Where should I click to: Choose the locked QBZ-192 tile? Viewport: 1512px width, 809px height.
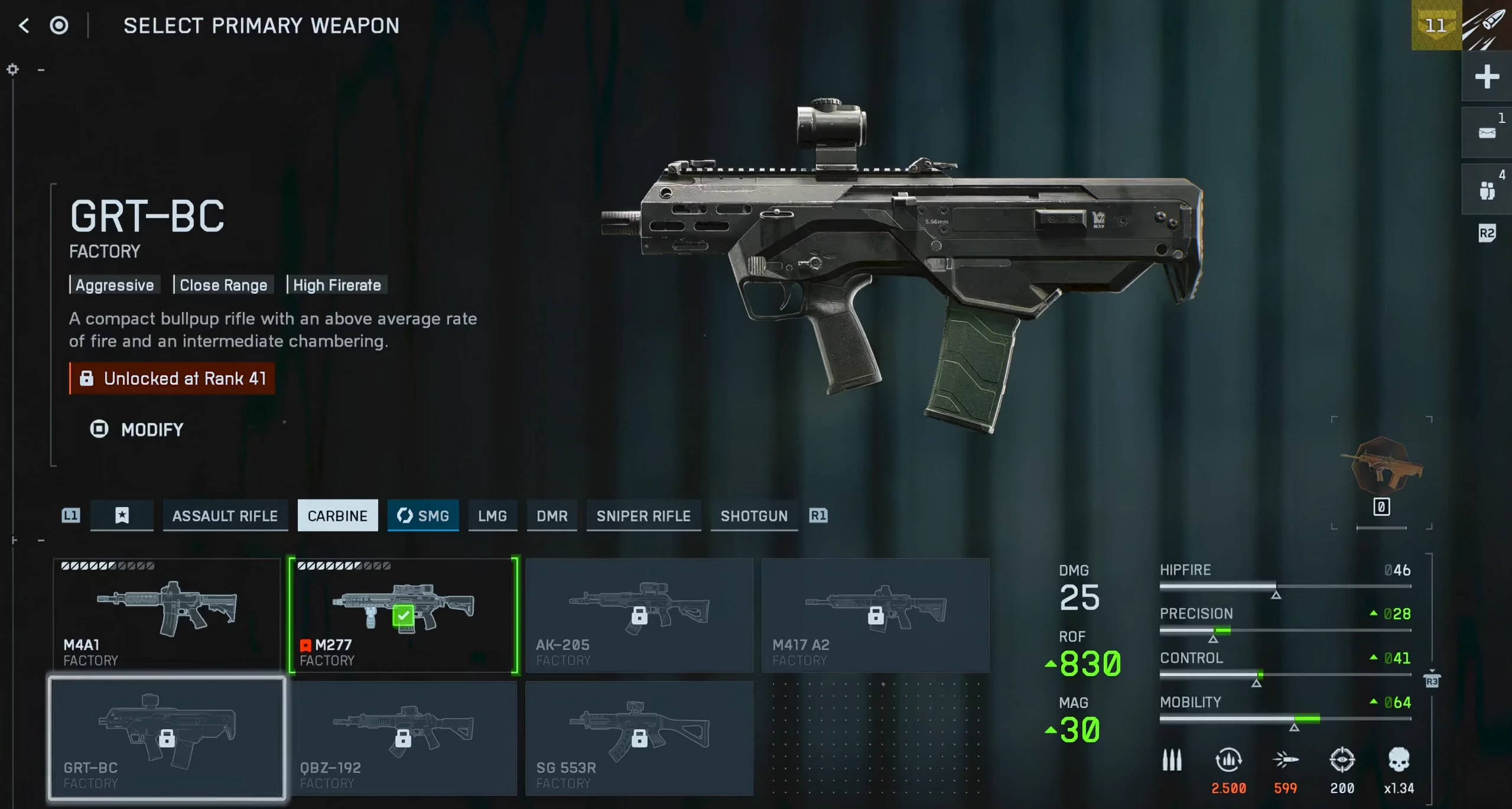(x=404, y=737)
